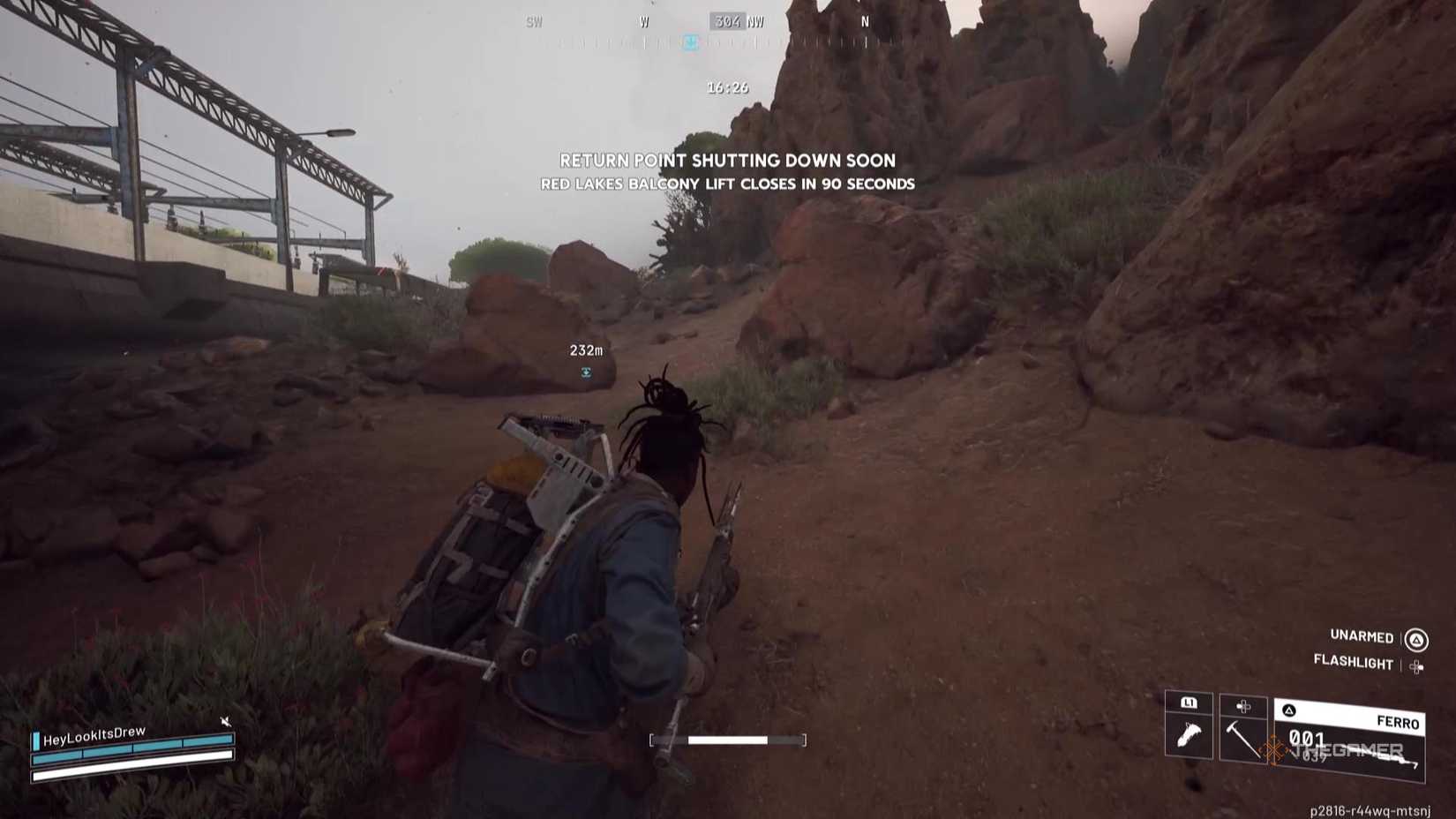The image size is (1456, 819).
Task: Click the Triangle icon on the FERRO ammo slot
Action: [1288, 710]
